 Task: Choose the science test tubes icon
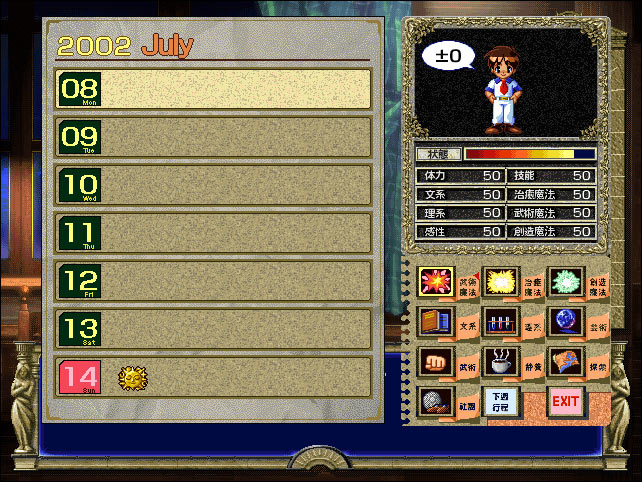pyautogui.click(x=500, y=322)
